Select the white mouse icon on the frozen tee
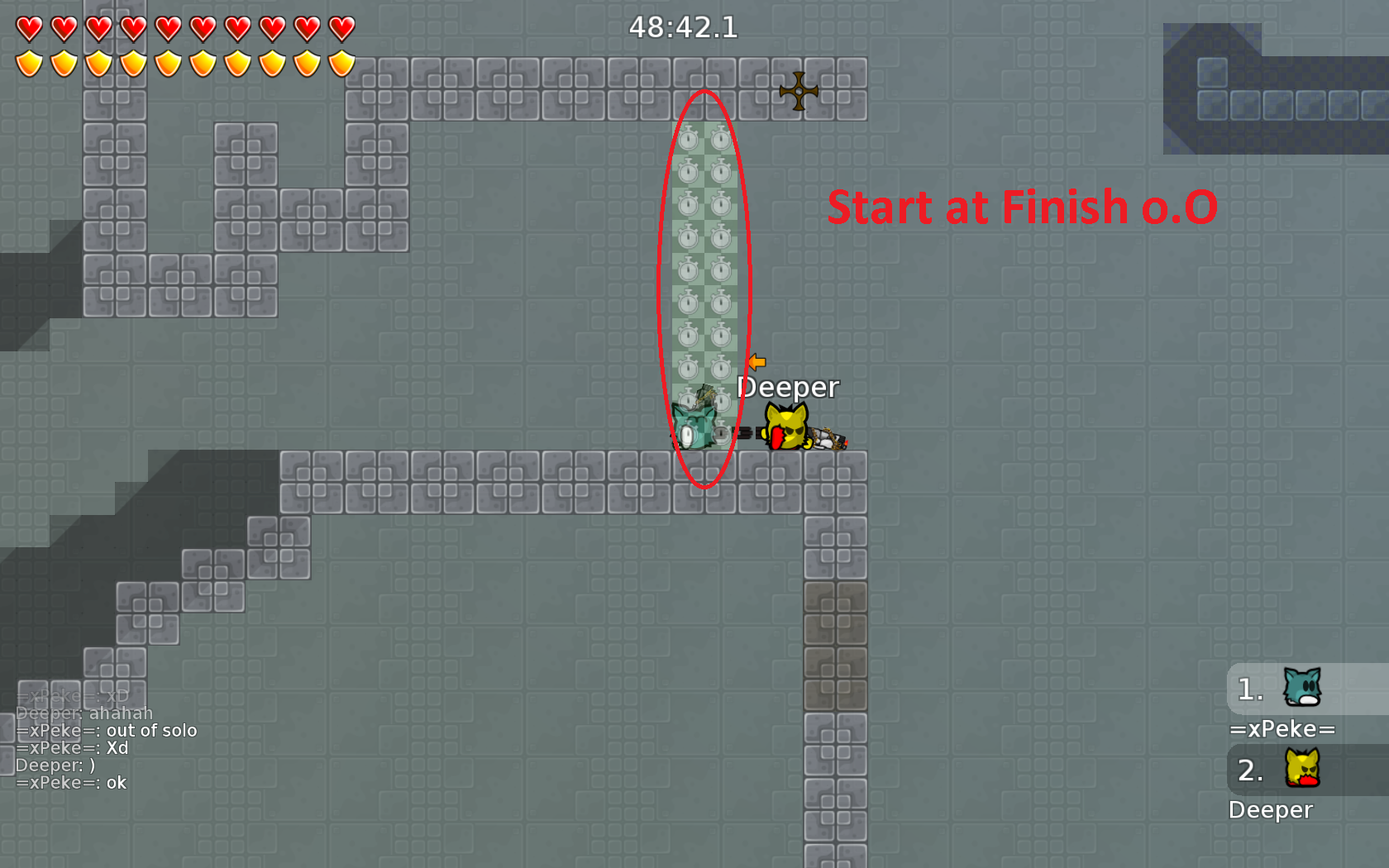Viewport: 1389px width, 868px height. (685, 436)
